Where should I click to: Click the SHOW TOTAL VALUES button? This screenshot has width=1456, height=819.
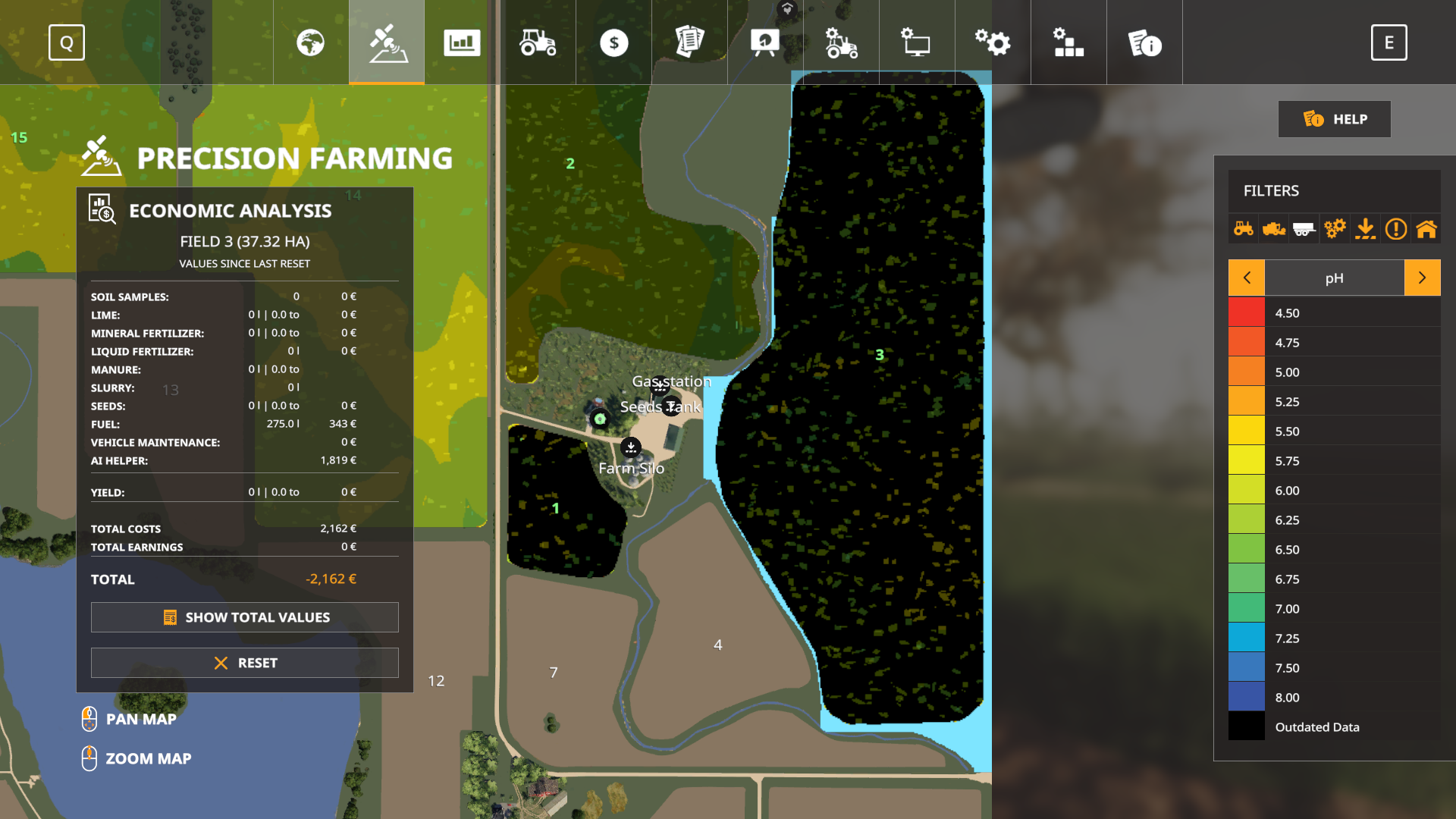[x=244, y=617]
